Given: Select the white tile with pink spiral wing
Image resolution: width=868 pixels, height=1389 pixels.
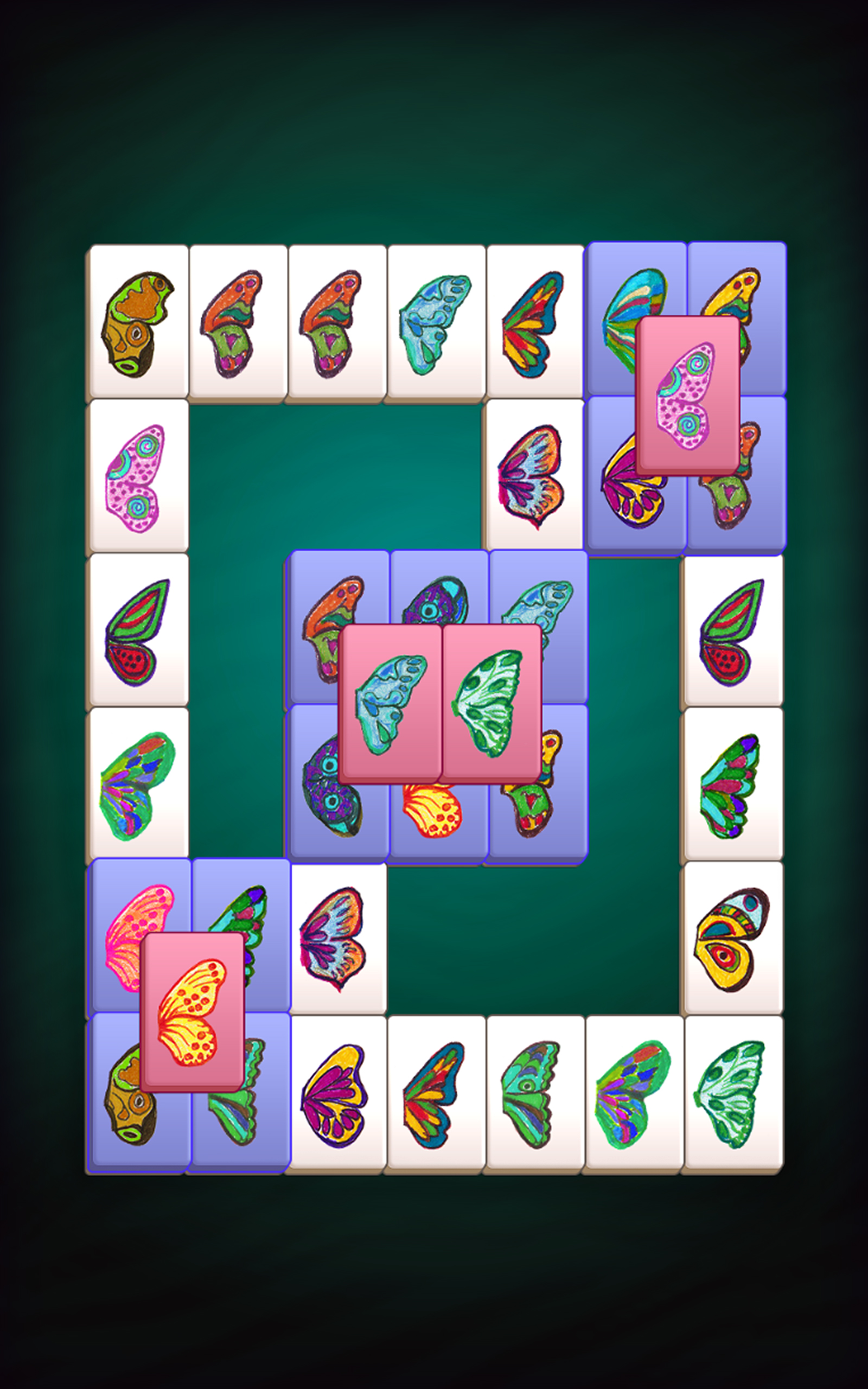Looking at the screenshot, I should point(138,476).
